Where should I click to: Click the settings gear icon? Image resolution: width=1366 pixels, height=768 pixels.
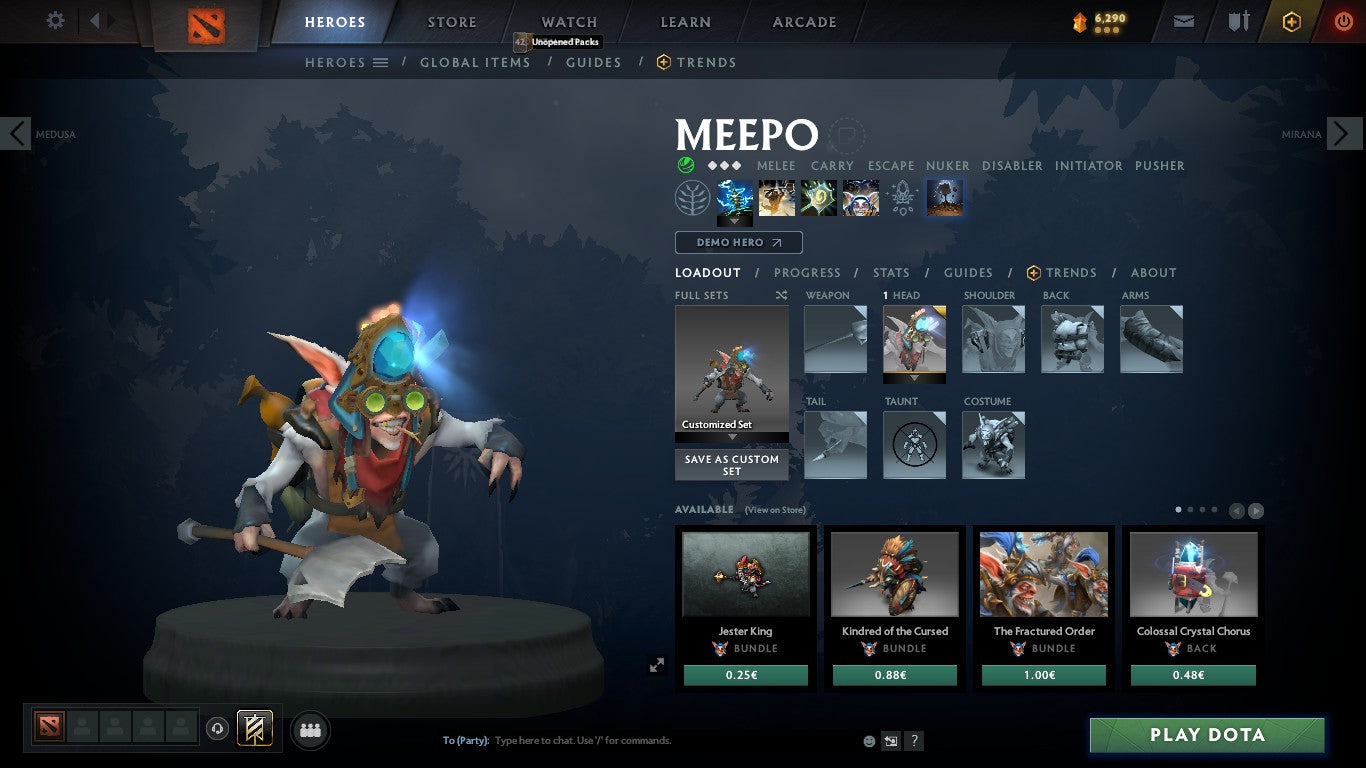pos(55,20)
